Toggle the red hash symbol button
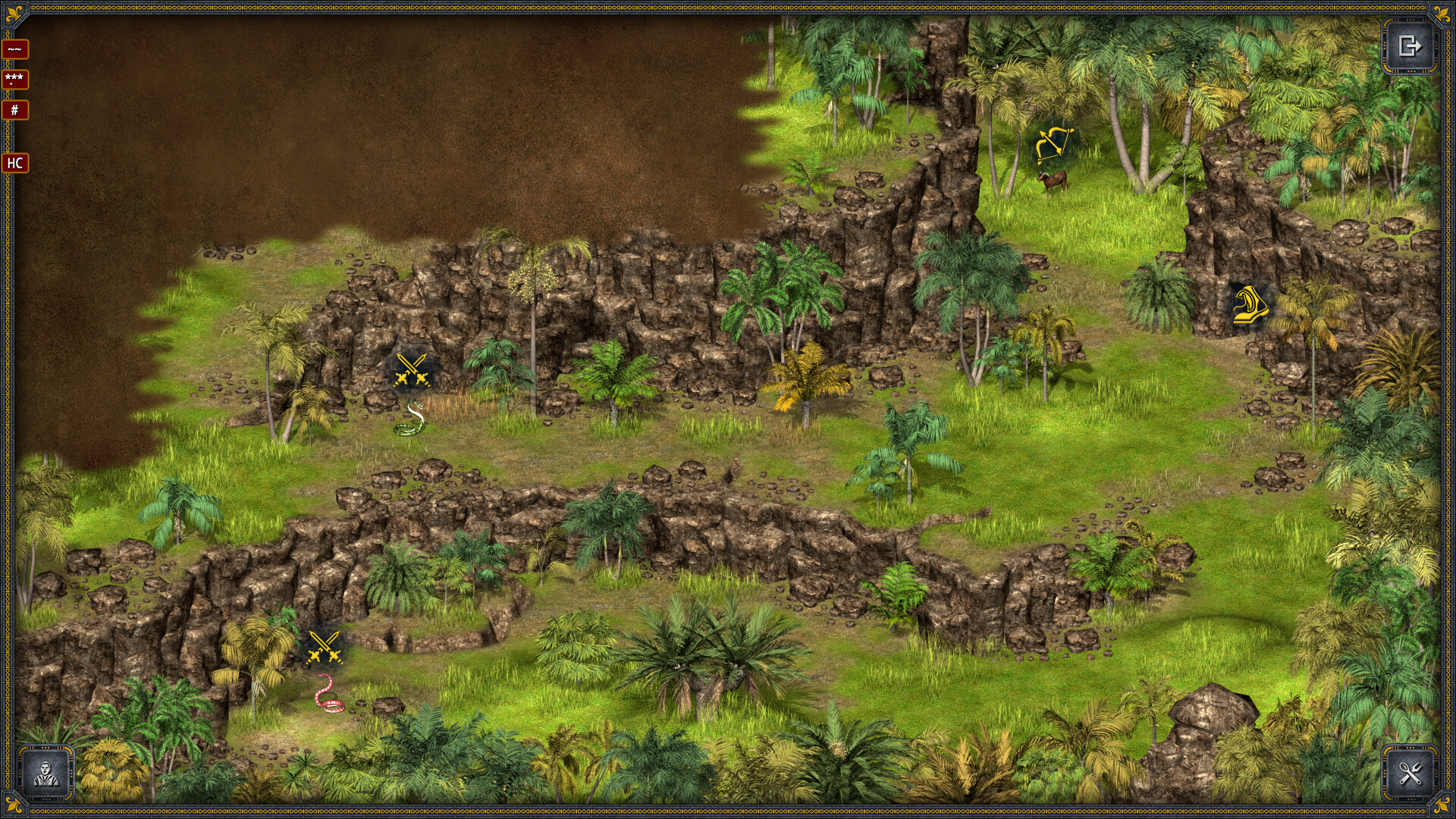Screen dimensions: 1456x819 coord(15,110)
